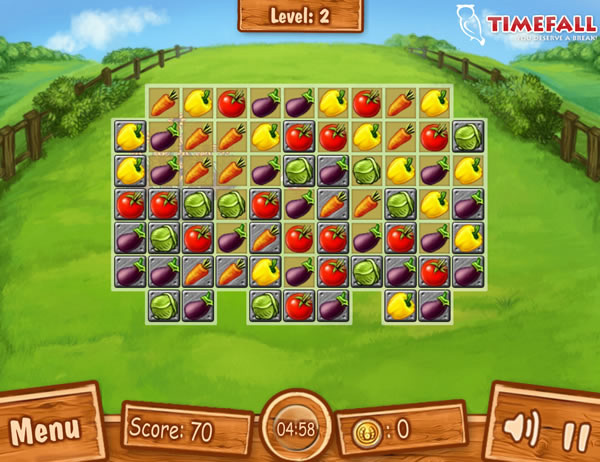The width and height of the screenshot is (600, 462).
Task: Select the yellow pepper tile in the bottom row
Action: 400,306
